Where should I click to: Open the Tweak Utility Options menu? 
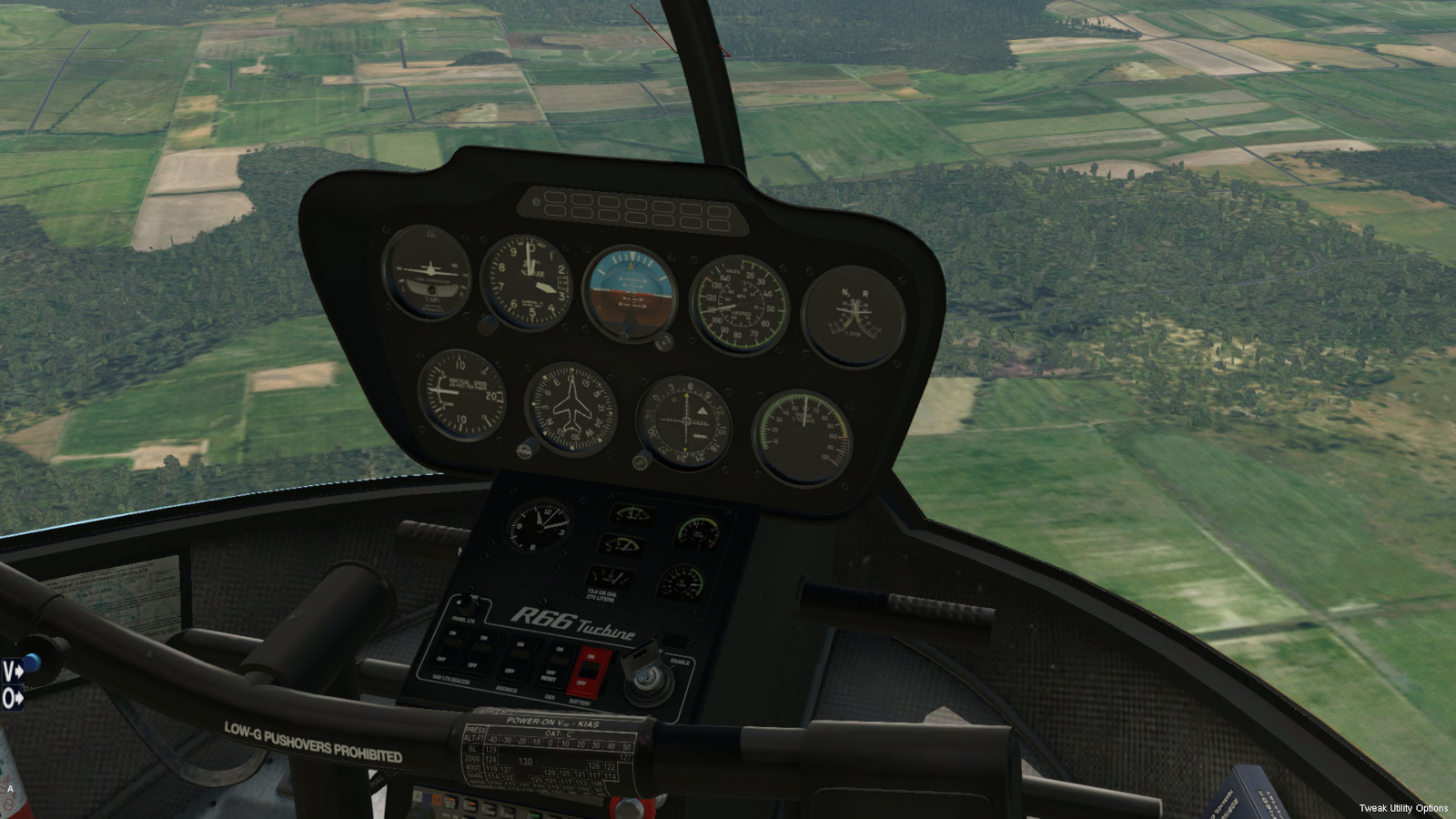click(1402, 808)
